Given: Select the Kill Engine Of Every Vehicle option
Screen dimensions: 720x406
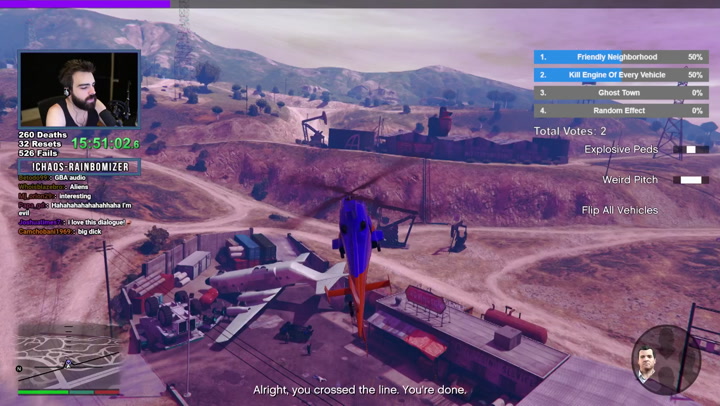Looking at the screenshot, I should [619, 75].
